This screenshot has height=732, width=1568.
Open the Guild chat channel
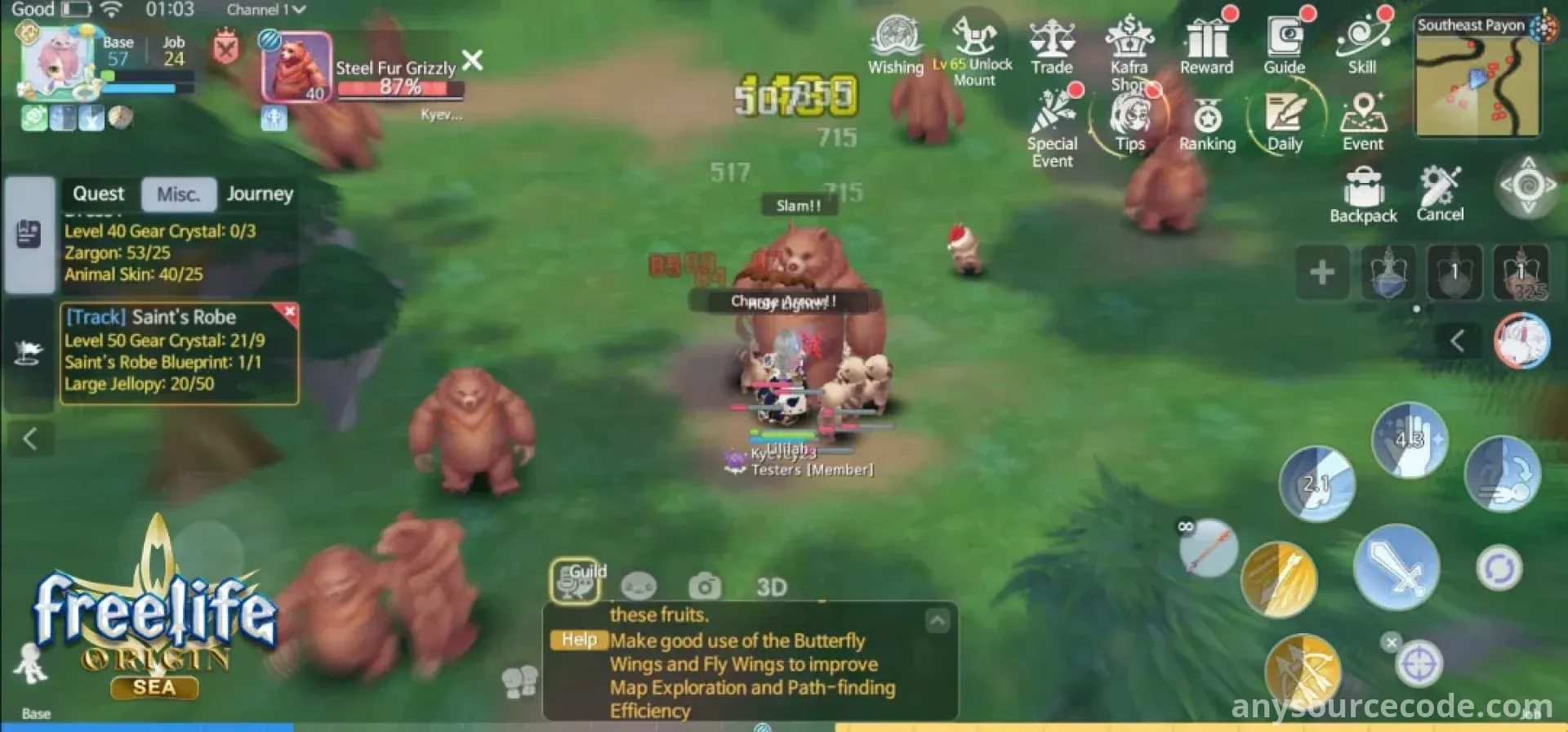point(577,581)
